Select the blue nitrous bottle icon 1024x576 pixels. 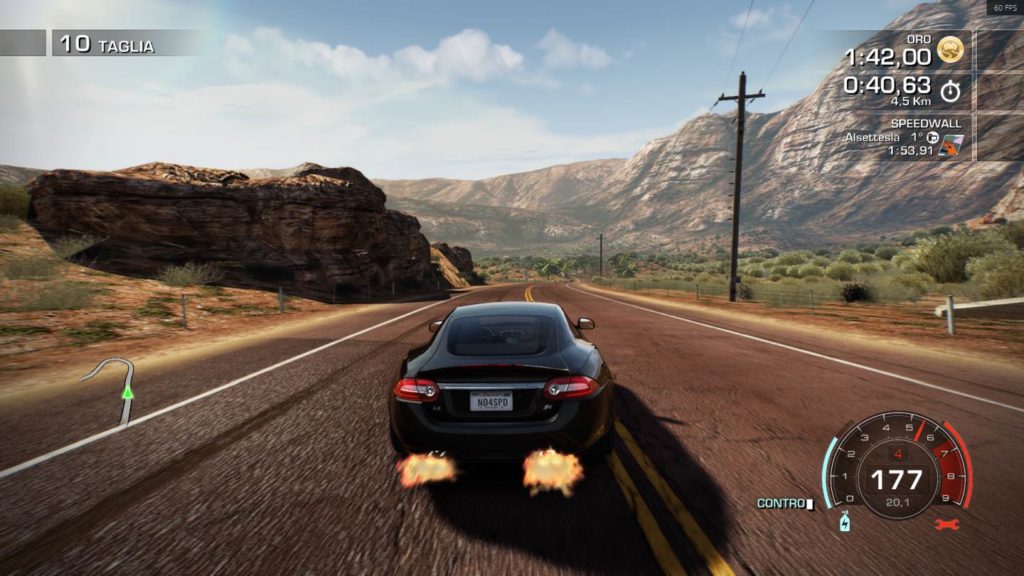pyautogui.click(x=844, y=523)
